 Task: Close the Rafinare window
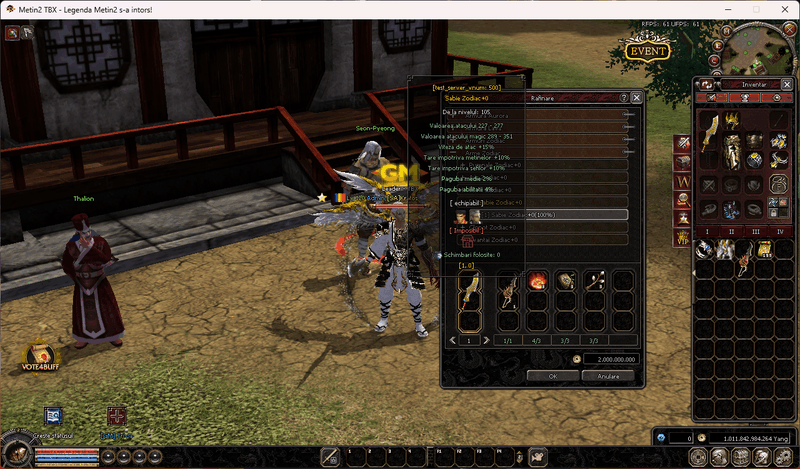tap(636, 98)
